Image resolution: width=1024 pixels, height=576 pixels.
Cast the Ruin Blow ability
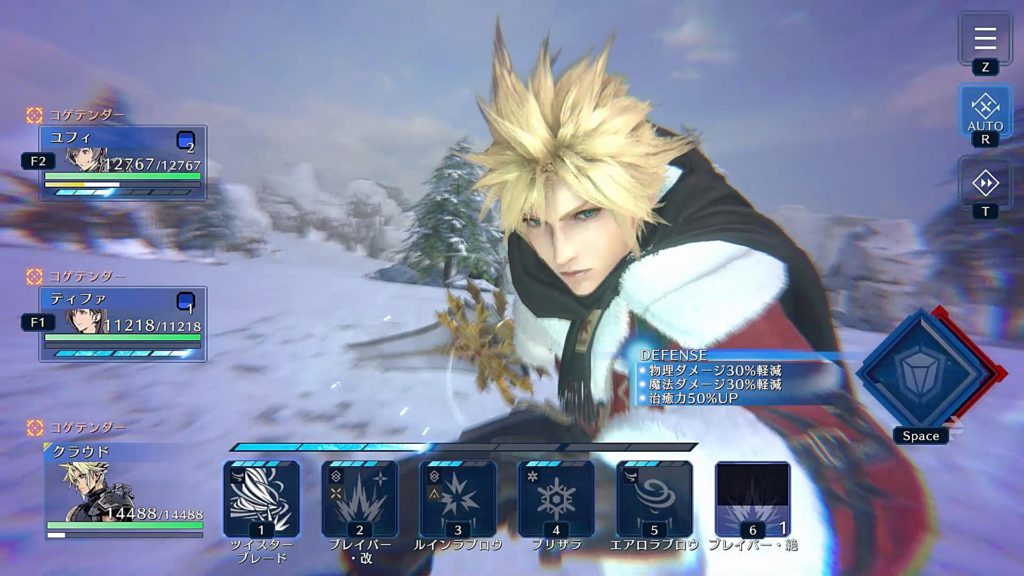pyautogui.click(x=457, y=498)
